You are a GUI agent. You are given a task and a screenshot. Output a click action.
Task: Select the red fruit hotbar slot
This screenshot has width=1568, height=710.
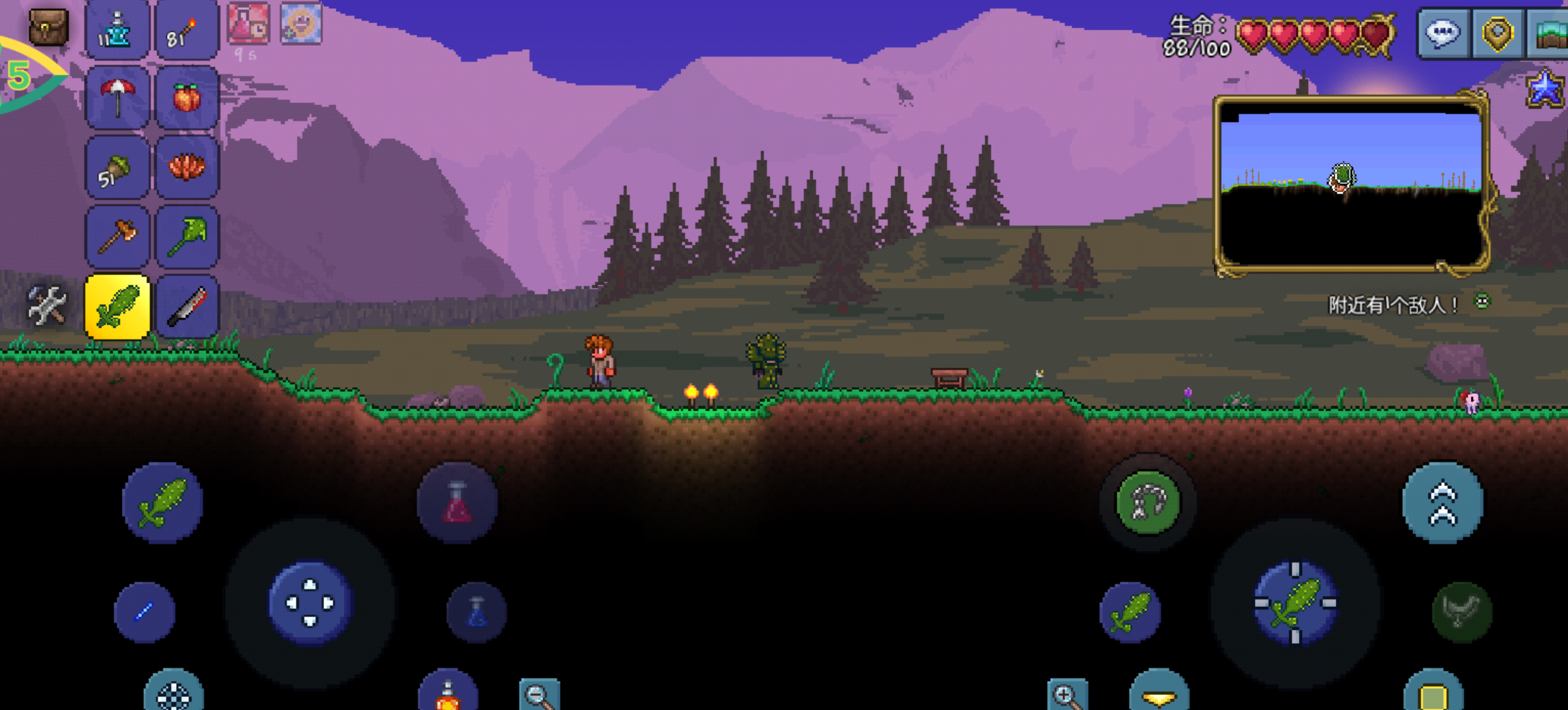pyautogui.click(x=186, y=98)
